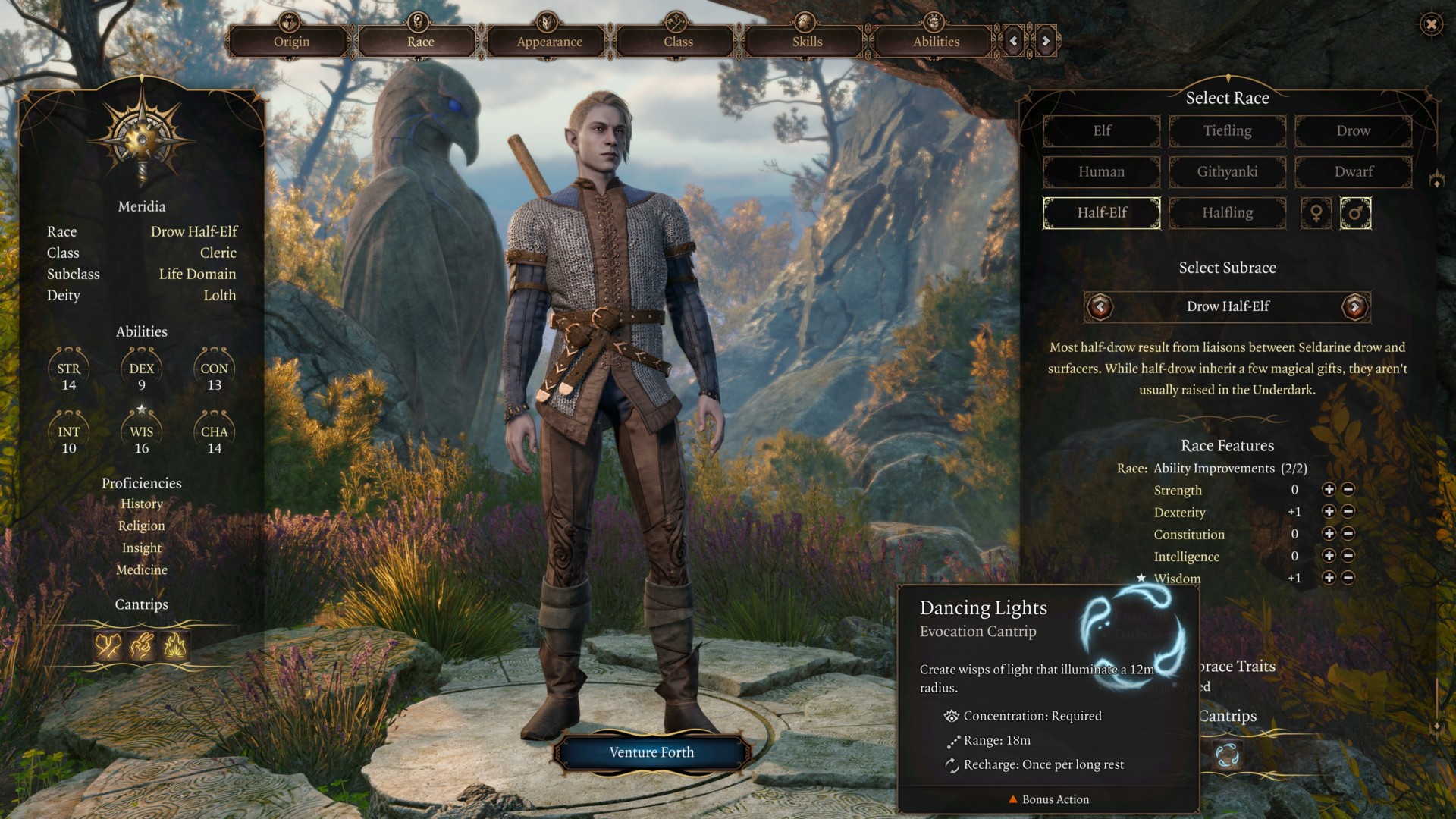Close the character creation screen

(1431, 24)
